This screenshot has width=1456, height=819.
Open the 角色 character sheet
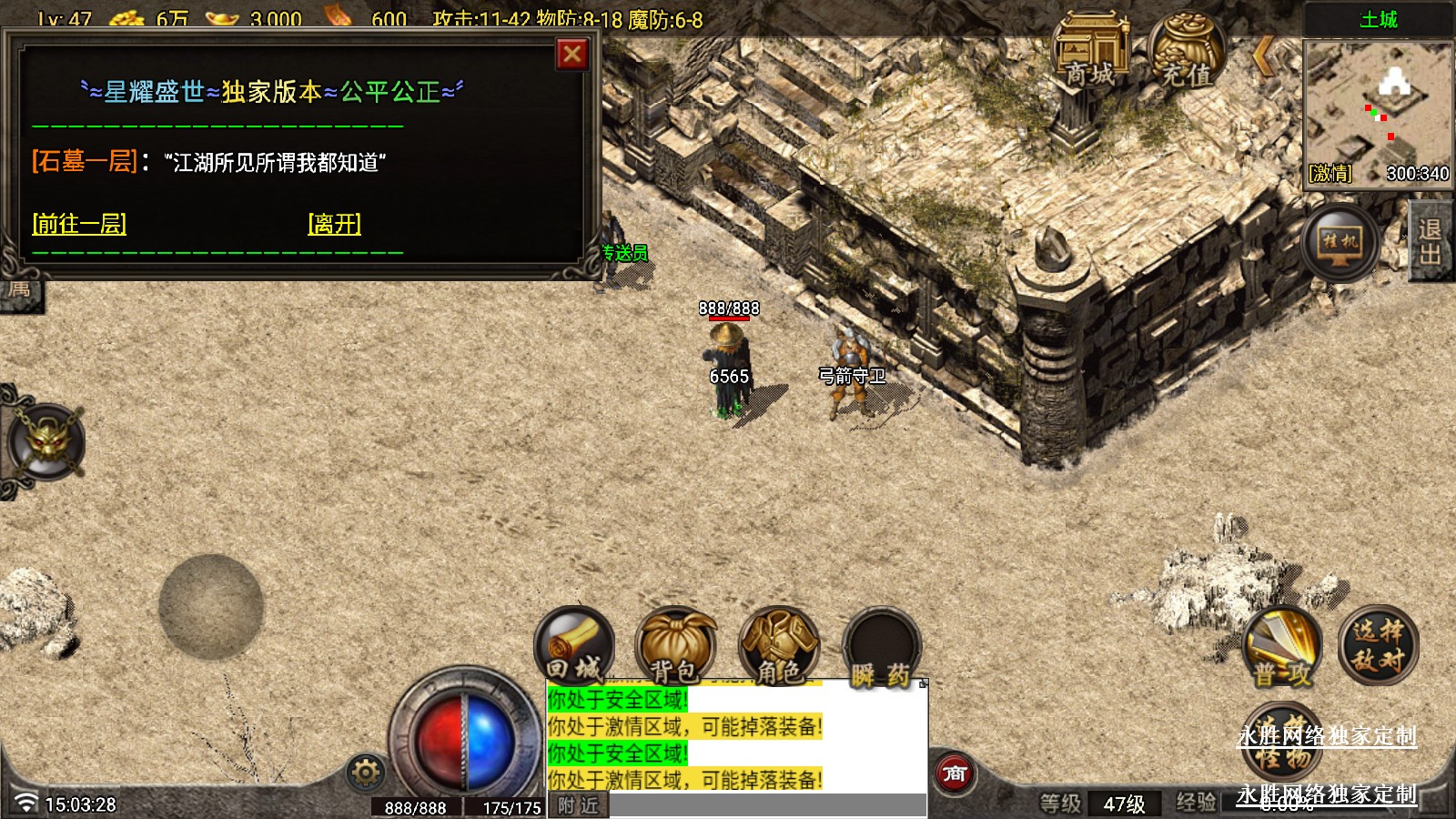pyautogui.click(x=779, y=646)
